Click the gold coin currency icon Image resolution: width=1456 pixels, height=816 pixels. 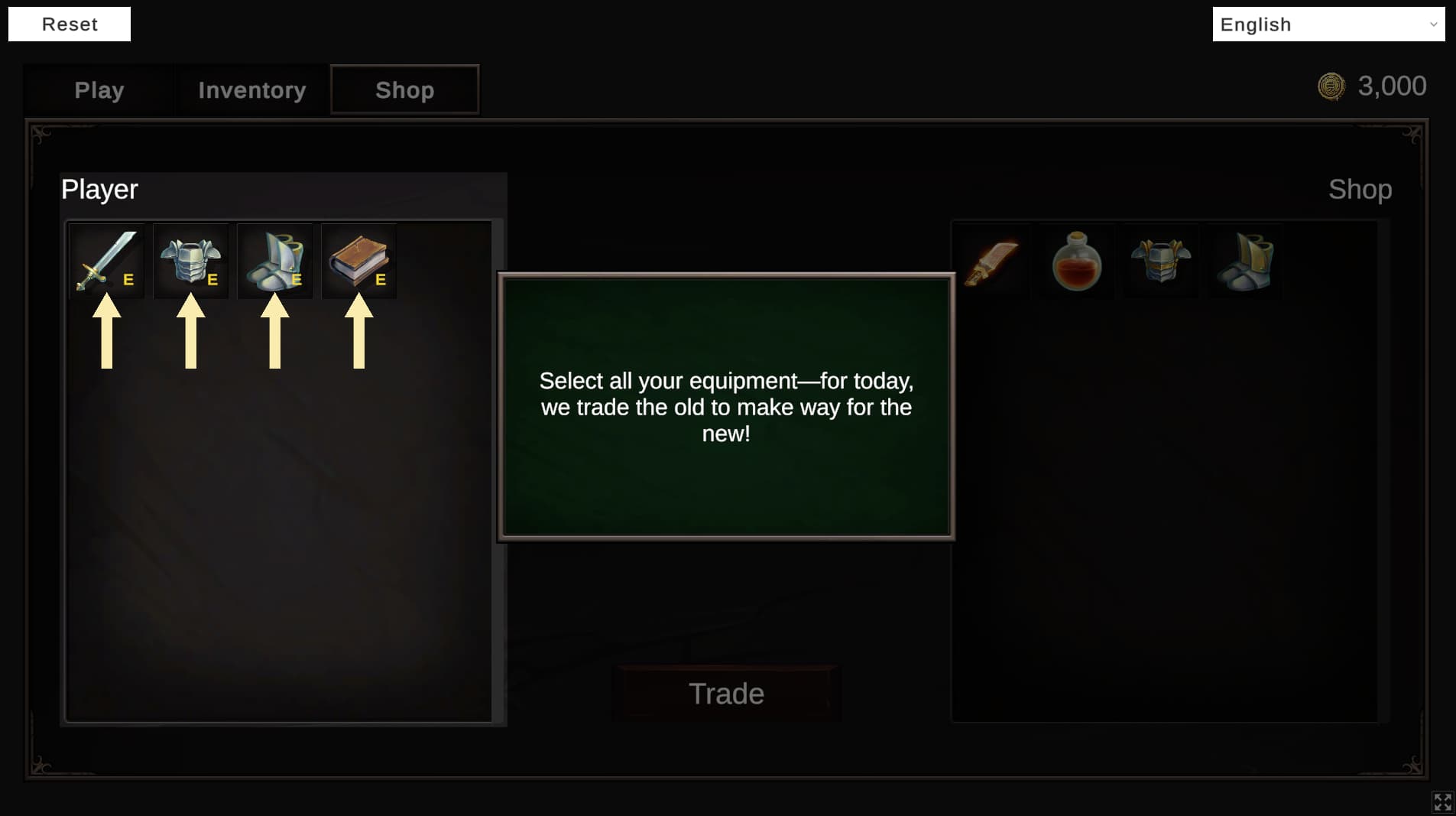click(1331, 86)
